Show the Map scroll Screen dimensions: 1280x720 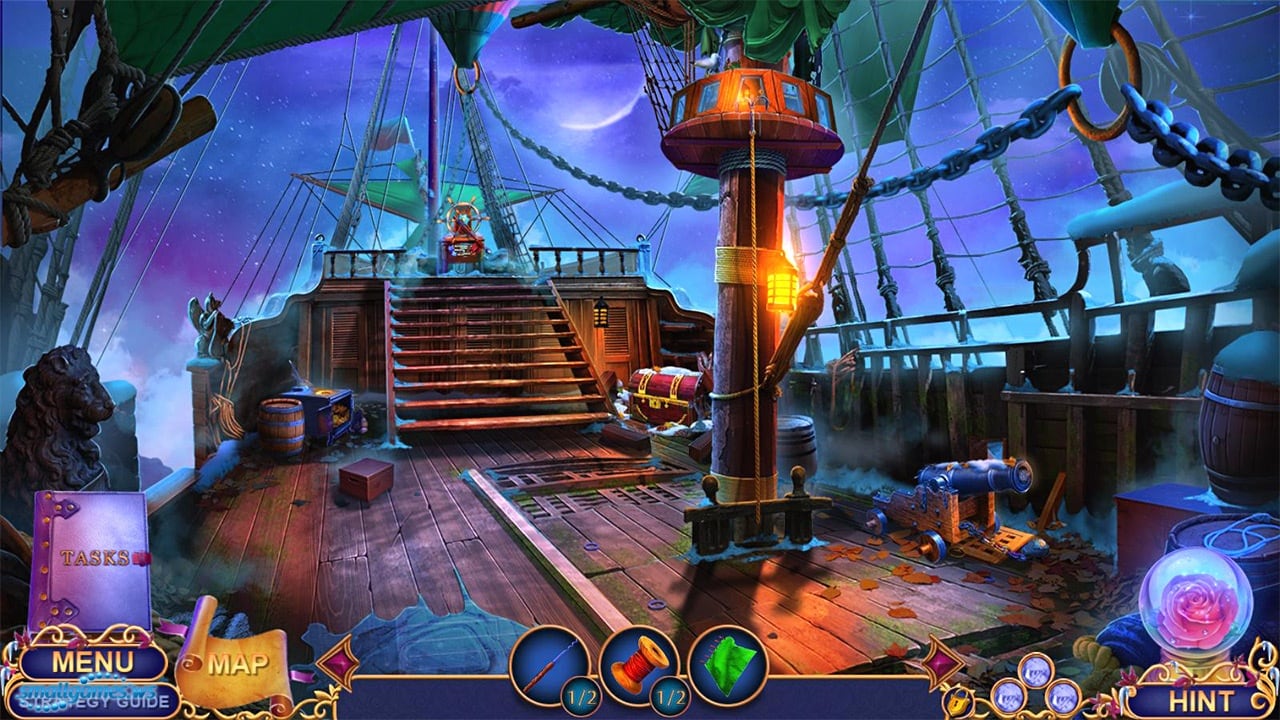tap(237, 663)
